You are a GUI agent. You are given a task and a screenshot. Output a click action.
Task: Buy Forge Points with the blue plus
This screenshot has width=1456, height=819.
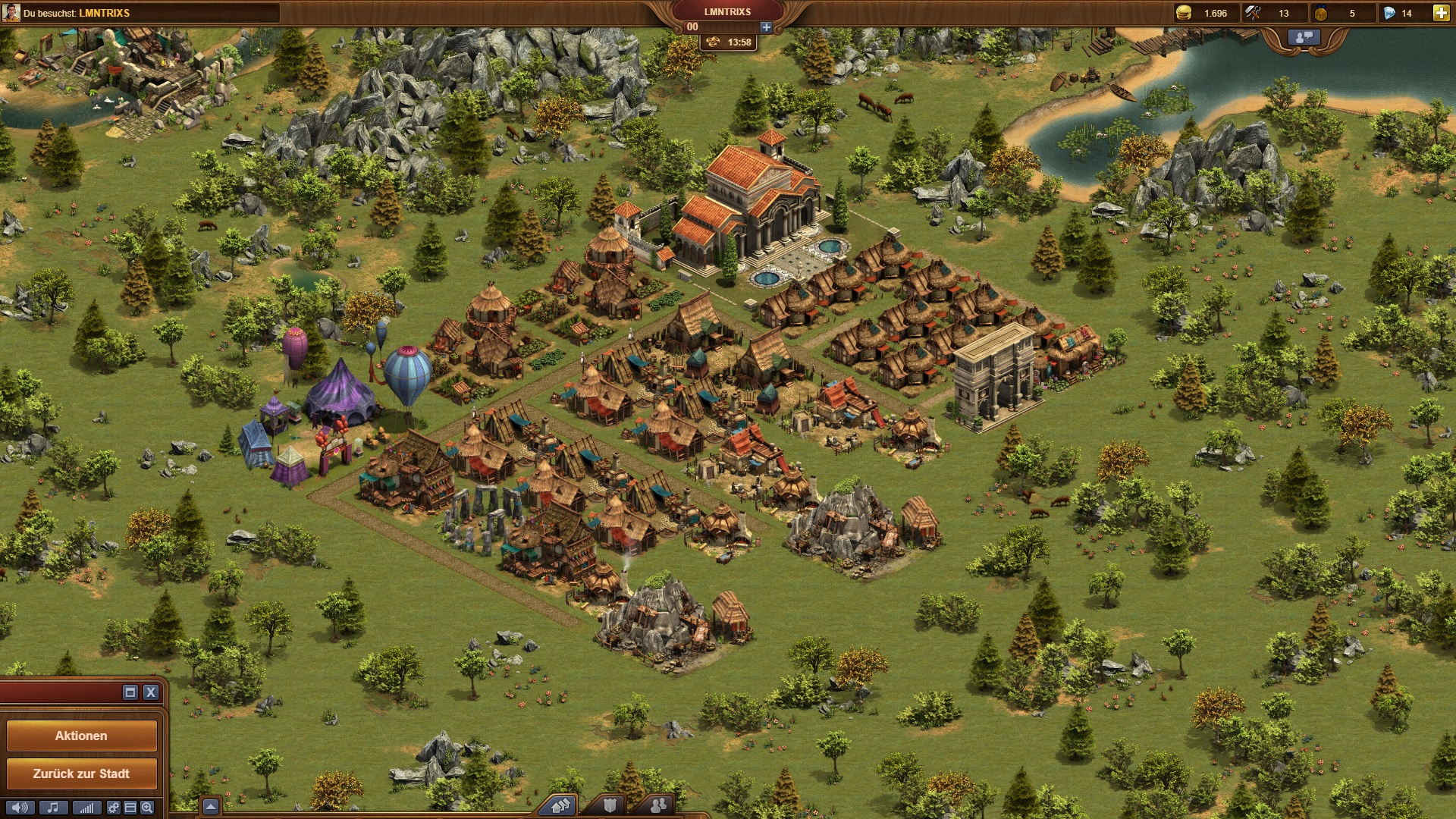pos(766,27)
